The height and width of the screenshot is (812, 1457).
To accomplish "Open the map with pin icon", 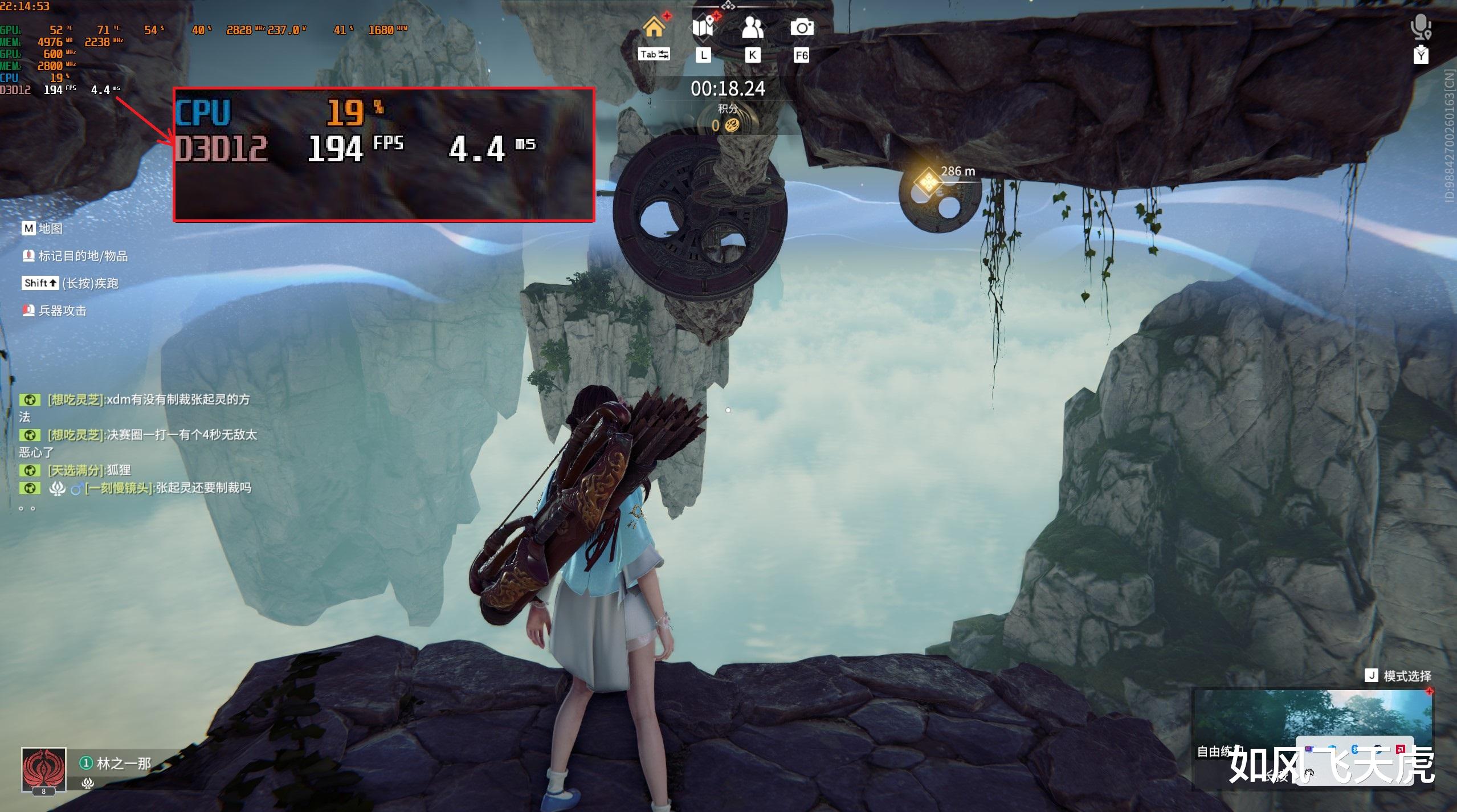I will click(703, 27).
